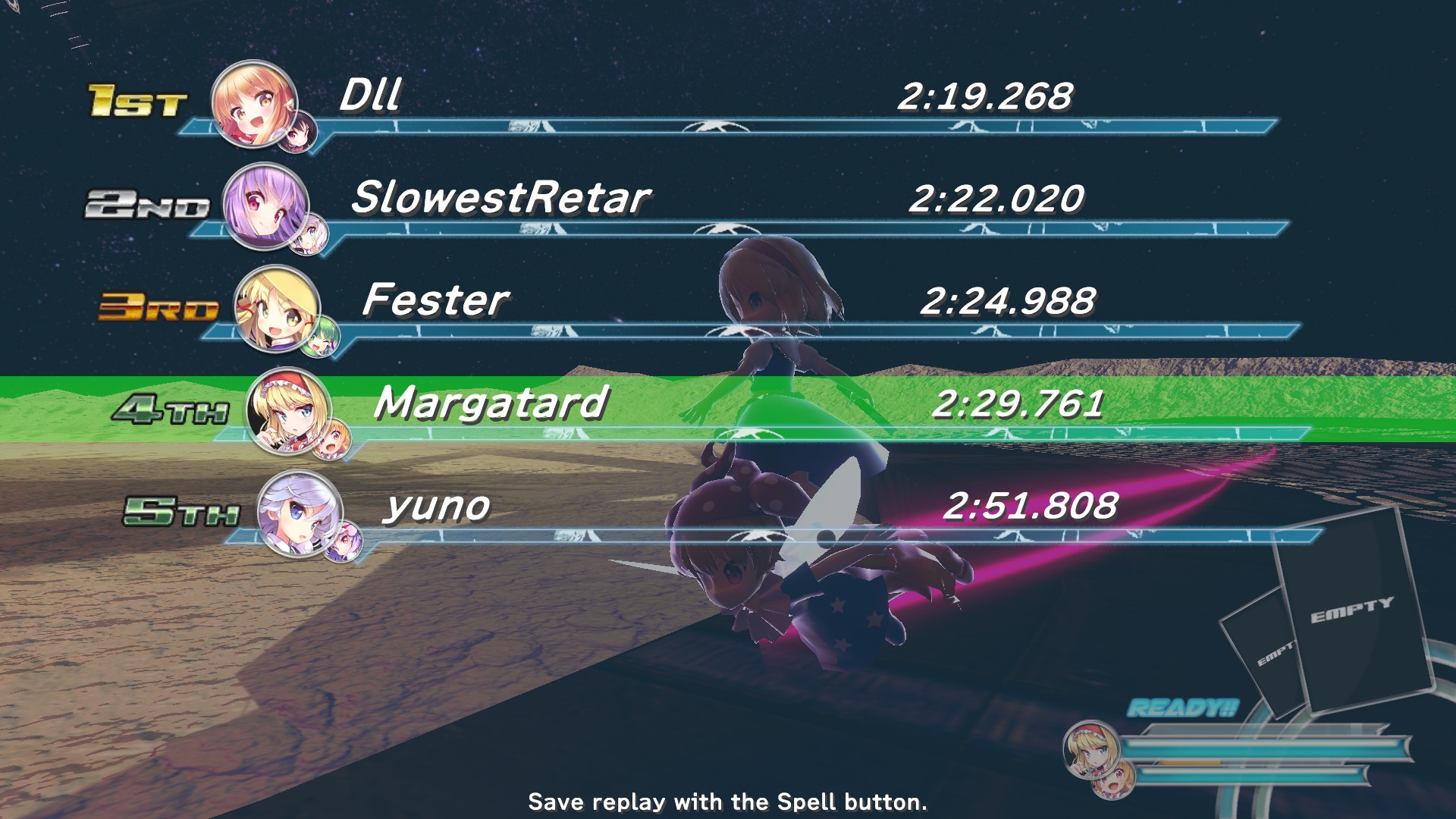Click Dll's orange-haired character portrait
Viewport: 1456px width, 819px height.
pos(253,104)
